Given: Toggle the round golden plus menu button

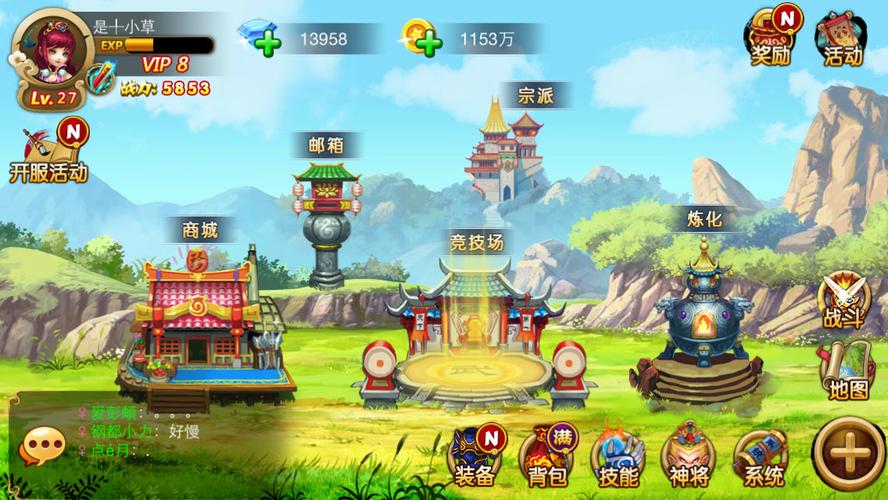Looking at the screenshot, I should point(848,455).
